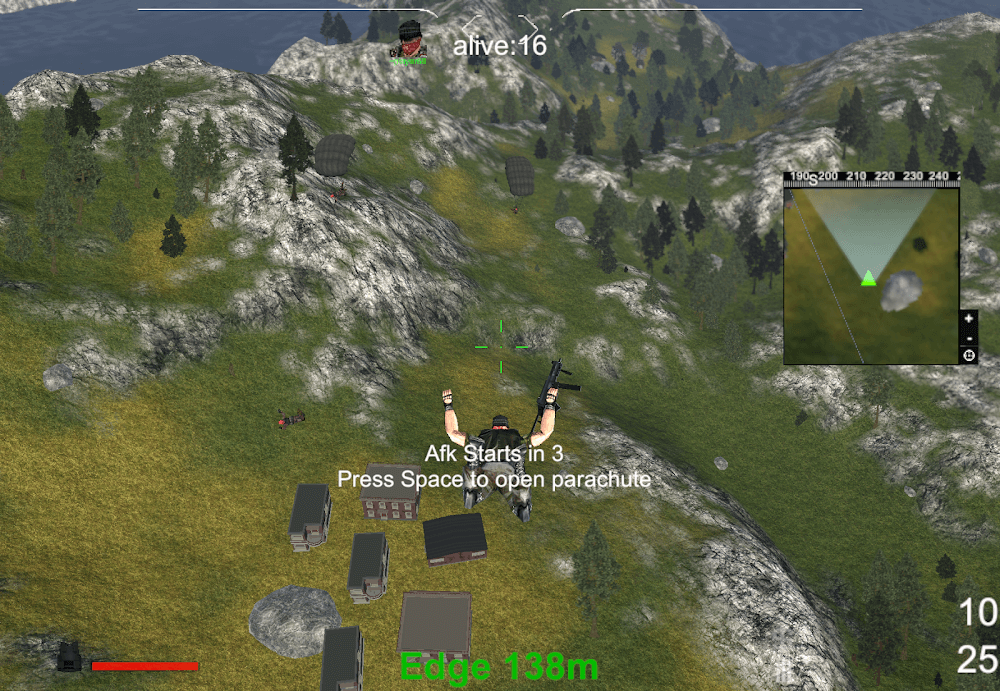1000x691 pixels.
Task: Click the round button below minimap zoom controls
Action: (x=968, y=354)
